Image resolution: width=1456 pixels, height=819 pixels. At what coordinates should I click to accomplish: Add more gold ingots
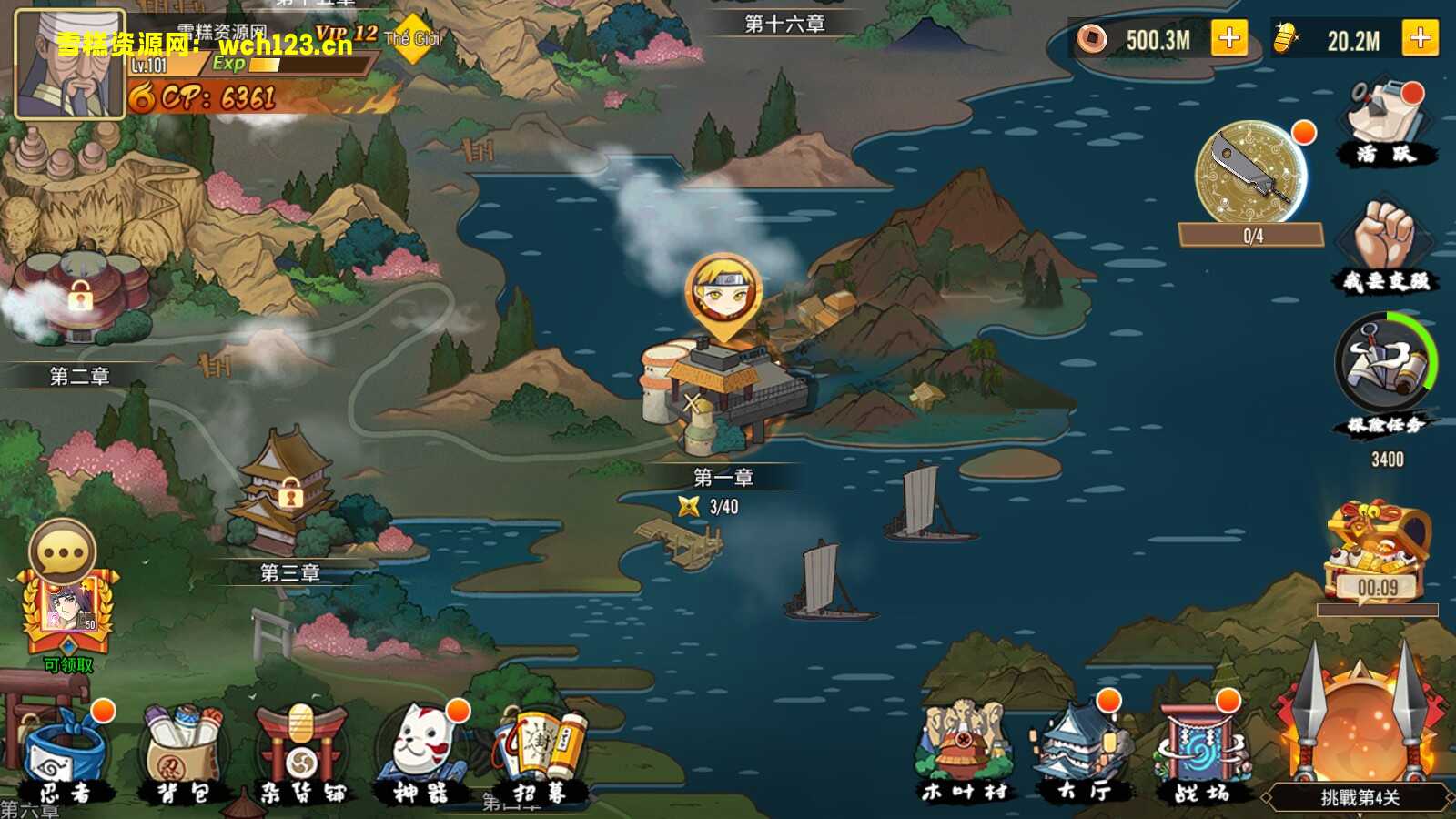(x=1420, y=39)
